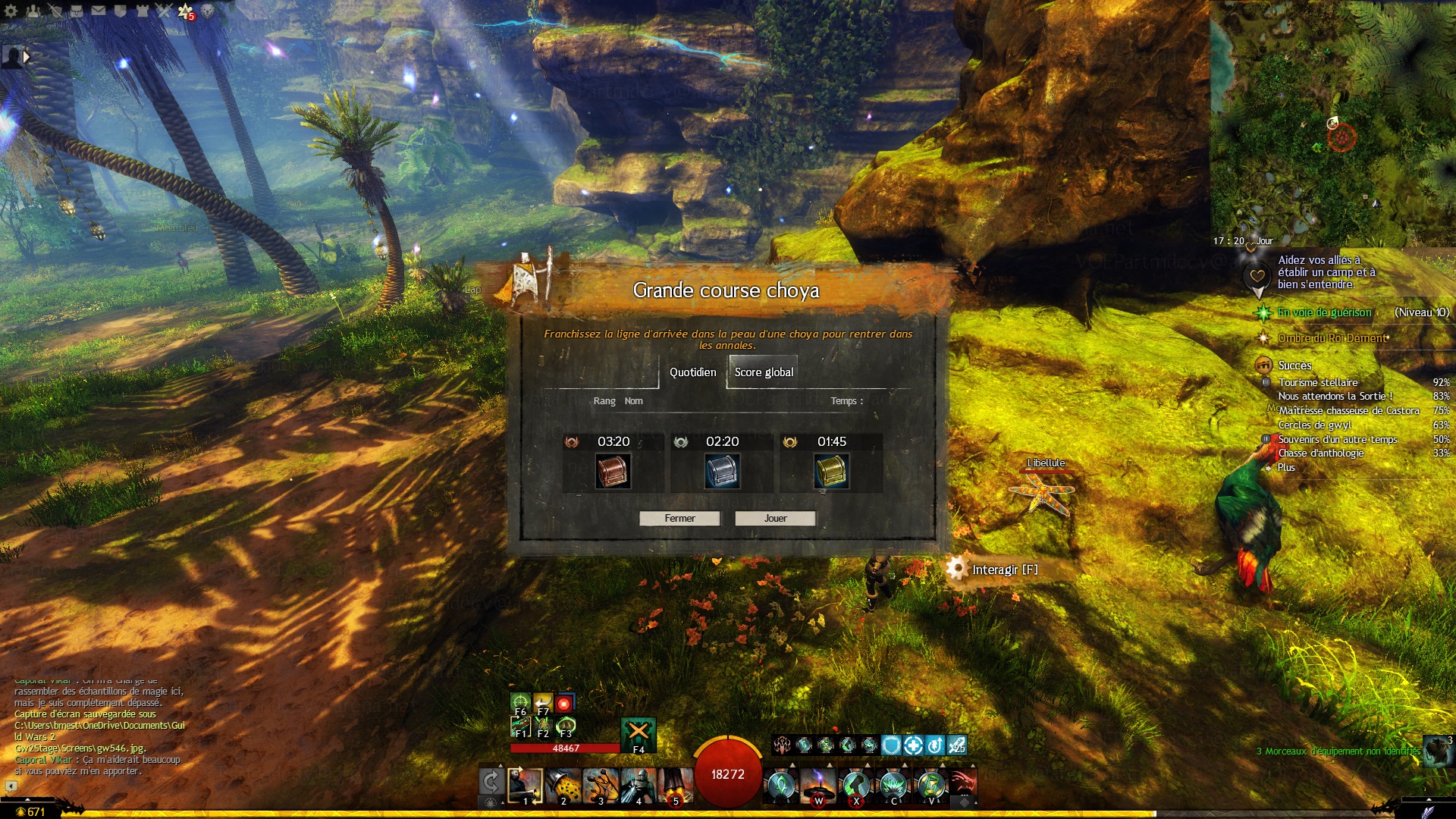Select the En voie de guérison event

[x=1324, y=312]
